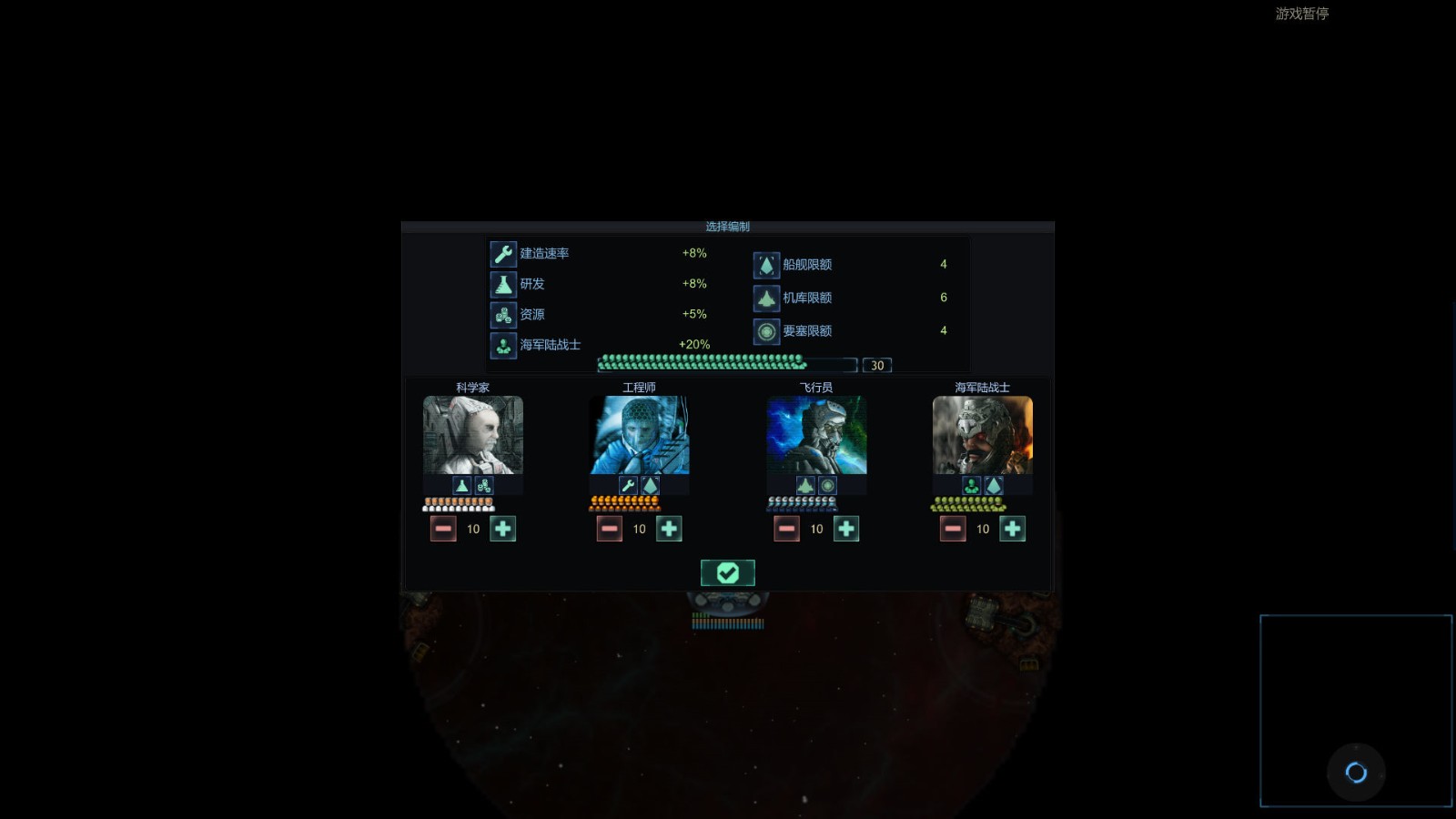Confirm crew selection with the green checkmark
1456x819 pixels.
(x=727, y=572)
